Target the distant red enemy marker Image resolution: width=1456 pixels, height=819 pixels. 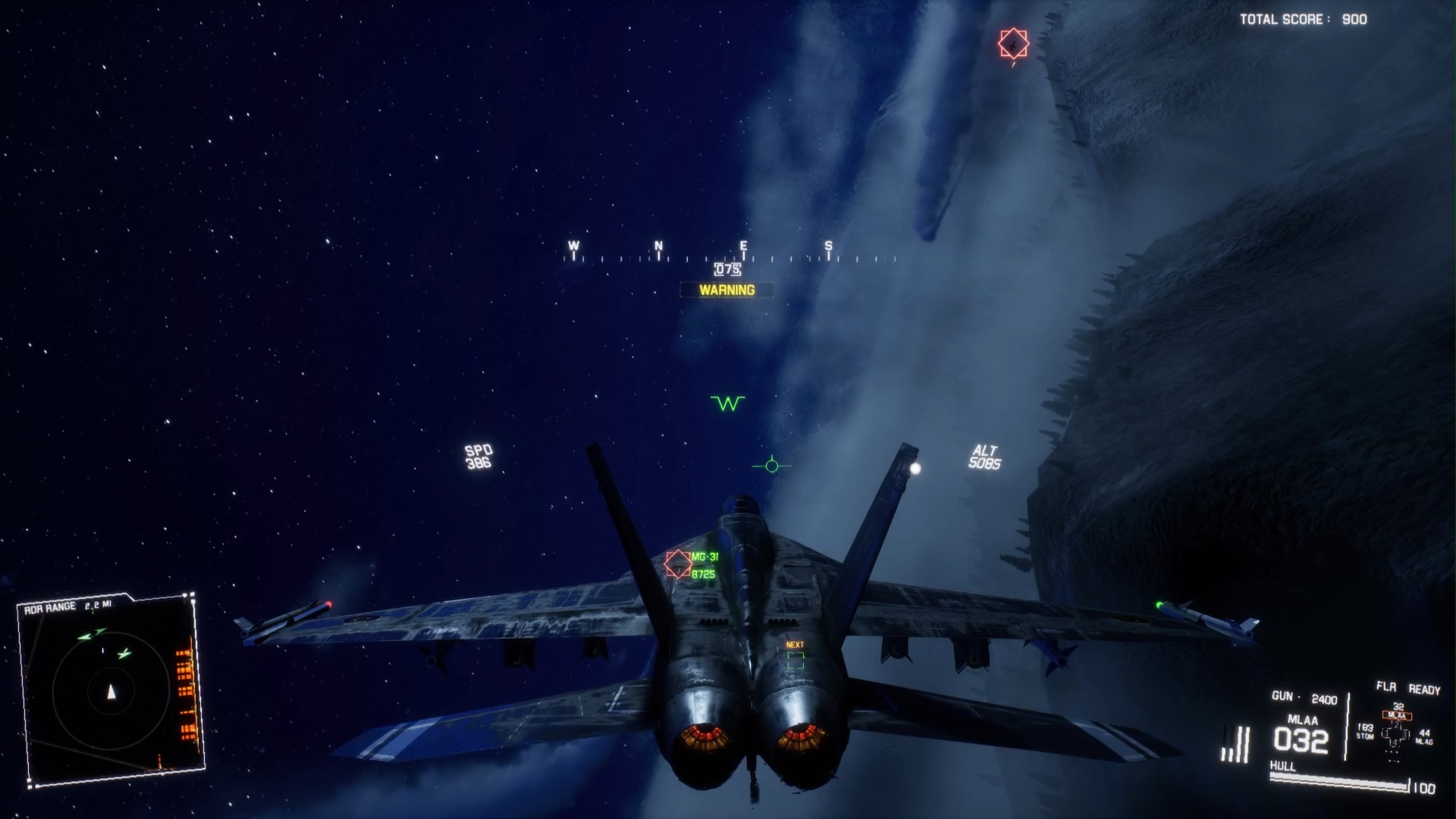tap(1013, 44)
